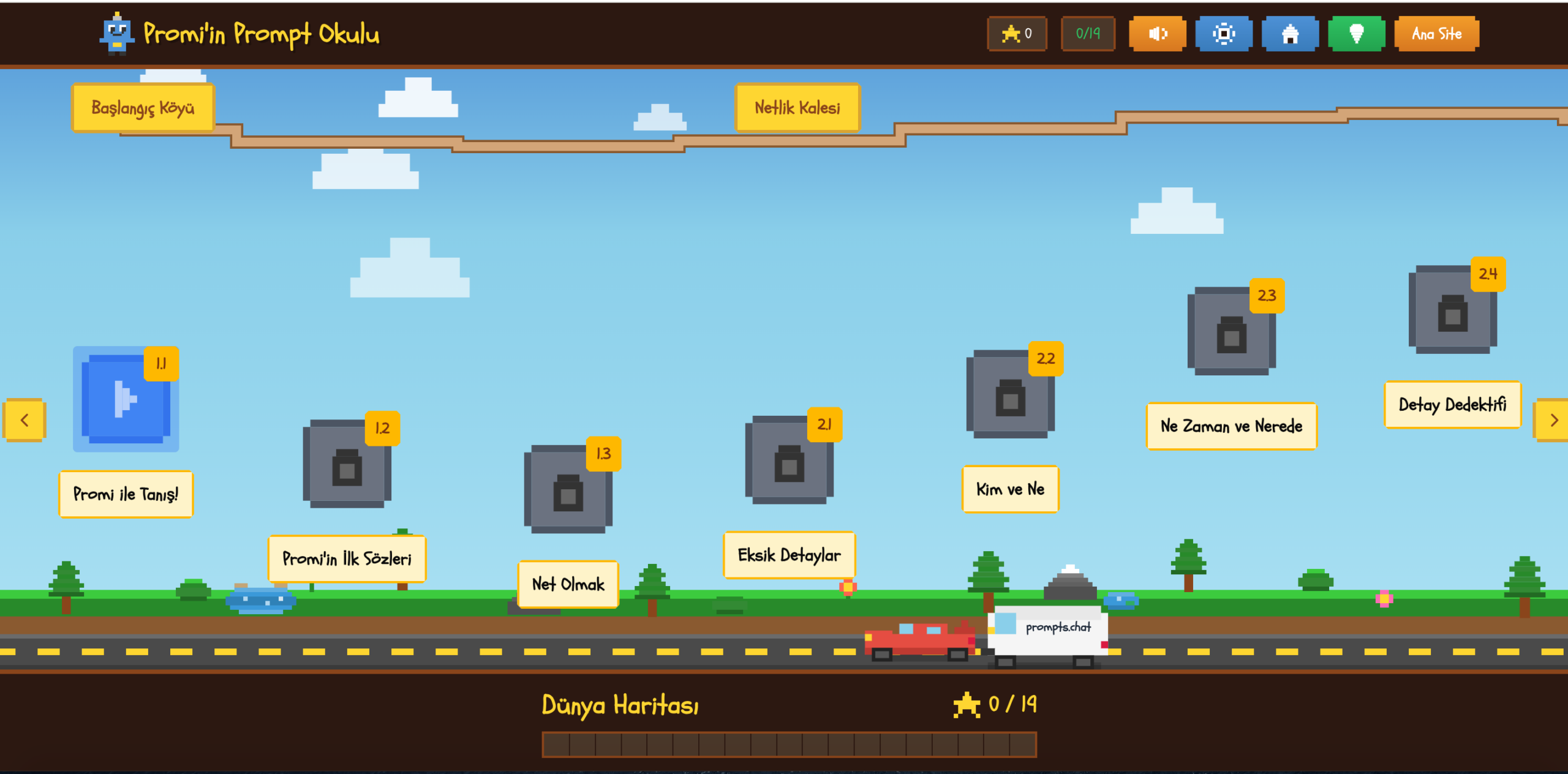
Task: Select locked level 2.4 tile
Action: pos(1452,310)
